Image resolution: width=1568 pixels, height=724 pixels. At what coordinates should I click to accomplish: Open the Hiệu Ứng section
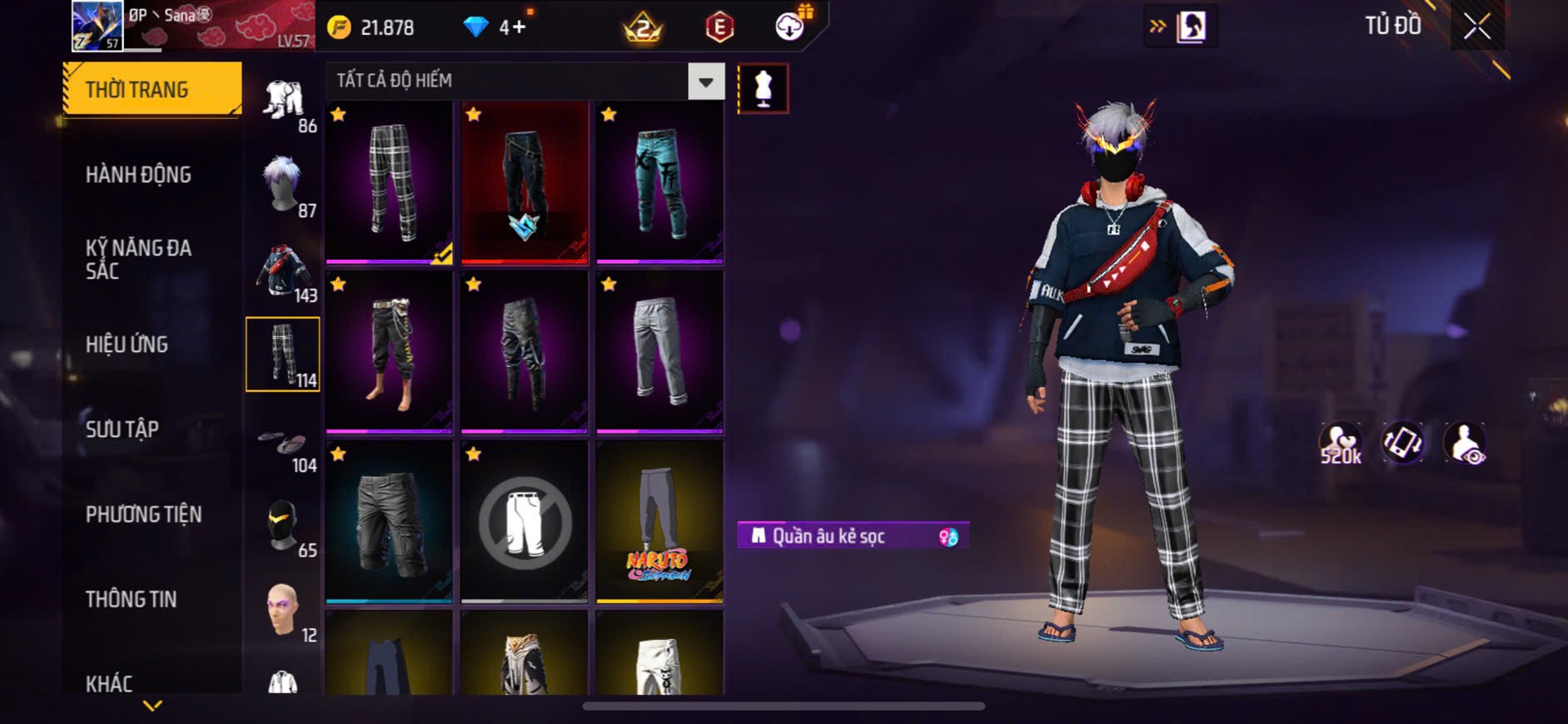pyautogui.click(x=127, y=344)
